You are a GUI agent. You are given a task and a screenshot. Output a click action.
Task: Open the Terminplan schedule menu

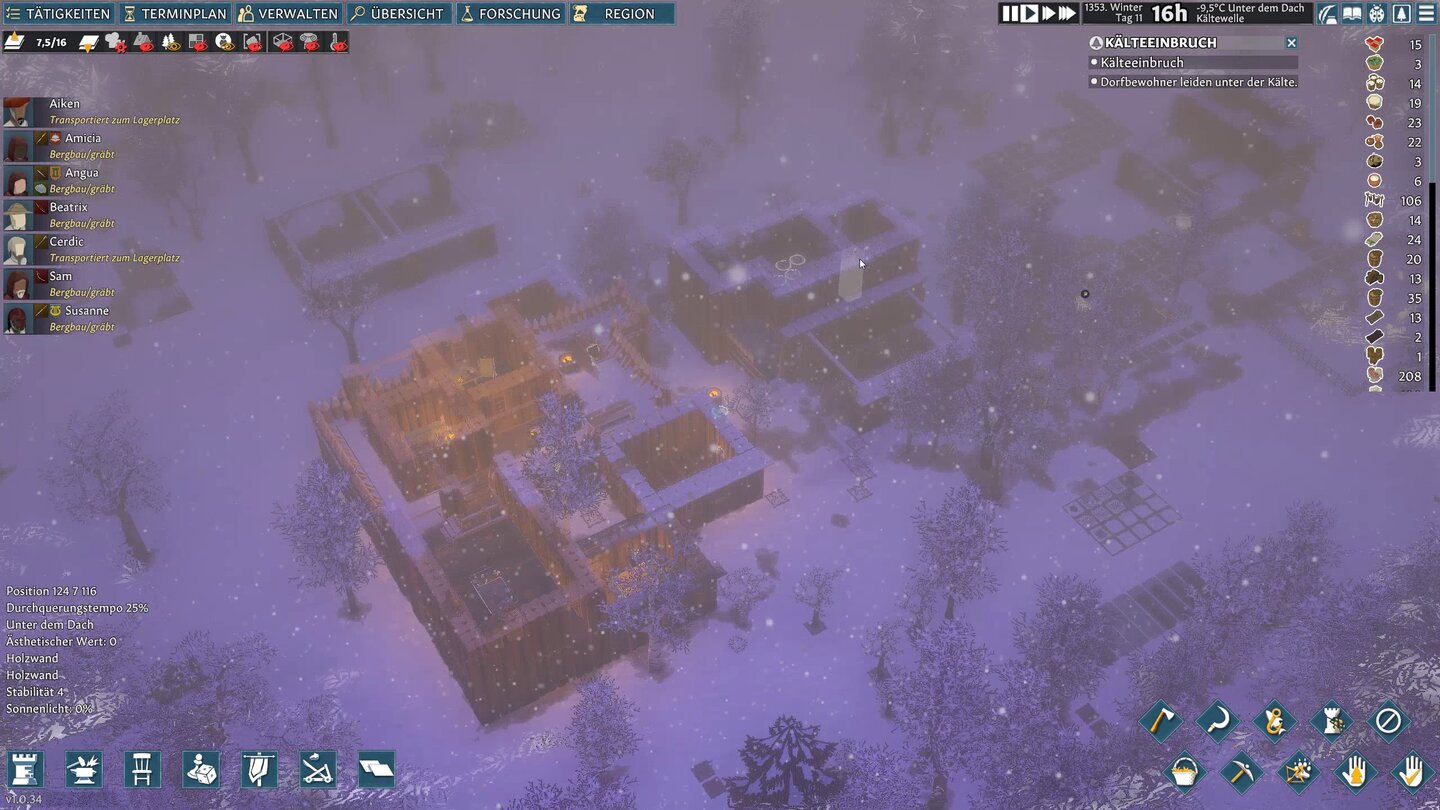(175, 14)
